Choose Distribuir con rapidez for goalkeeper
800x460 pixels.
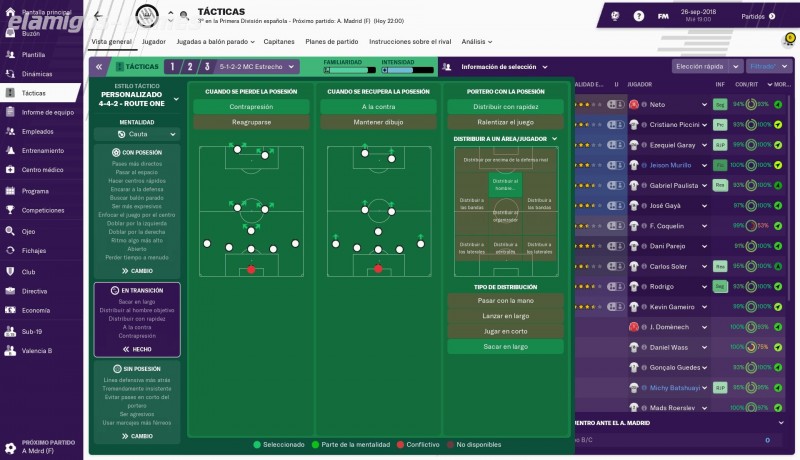pyautogui.click(x=505, y=106)
